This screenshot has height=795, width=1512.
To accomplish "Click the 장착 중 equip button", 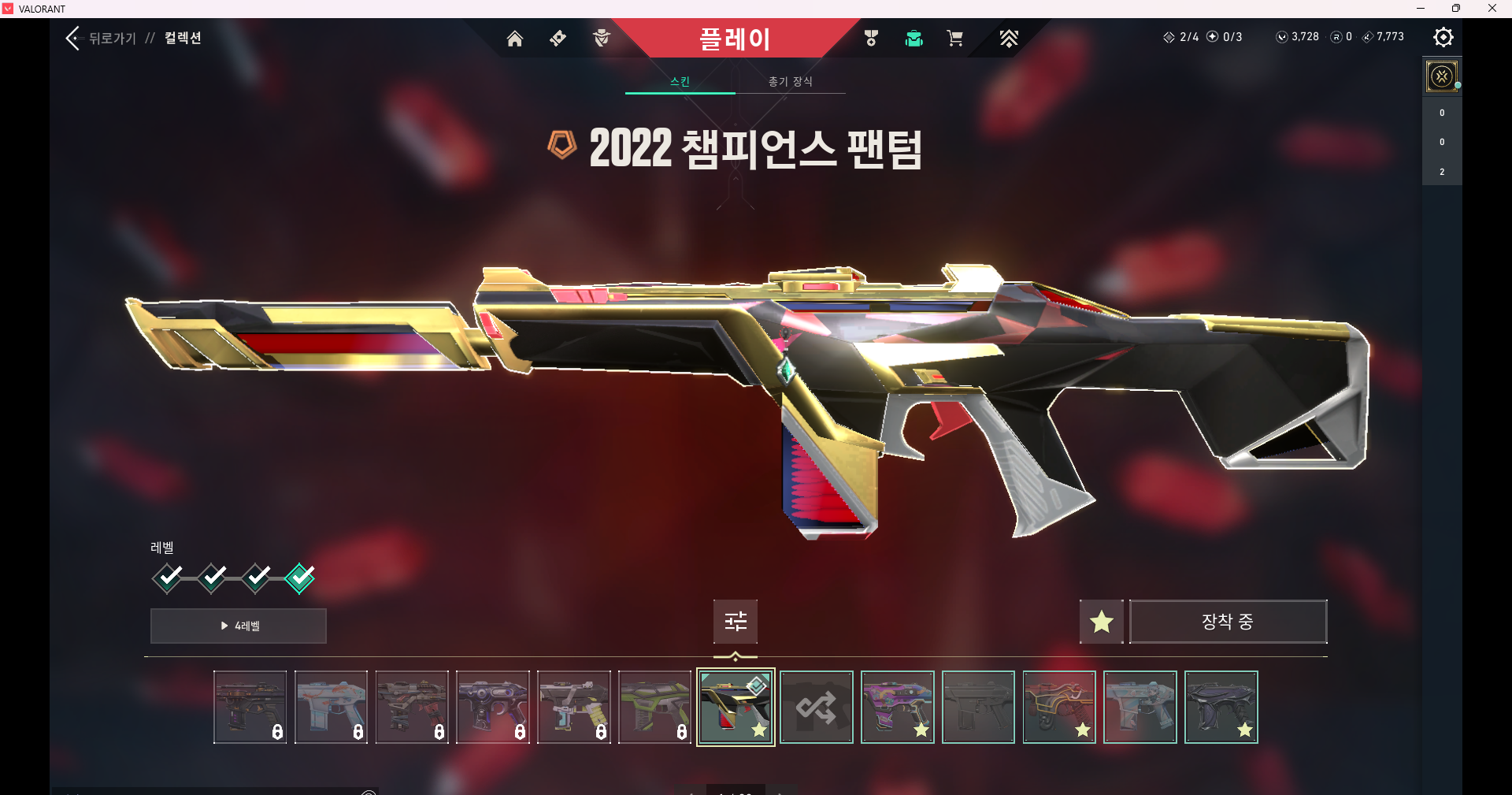I will tap(1228, 622).
